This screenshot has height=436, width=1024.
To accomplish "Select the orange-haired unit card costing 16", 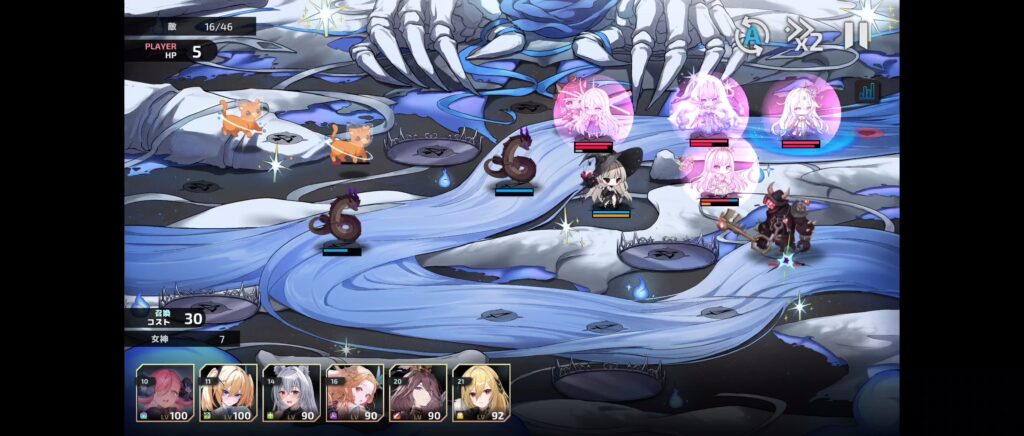I will [x=354, y=393].
